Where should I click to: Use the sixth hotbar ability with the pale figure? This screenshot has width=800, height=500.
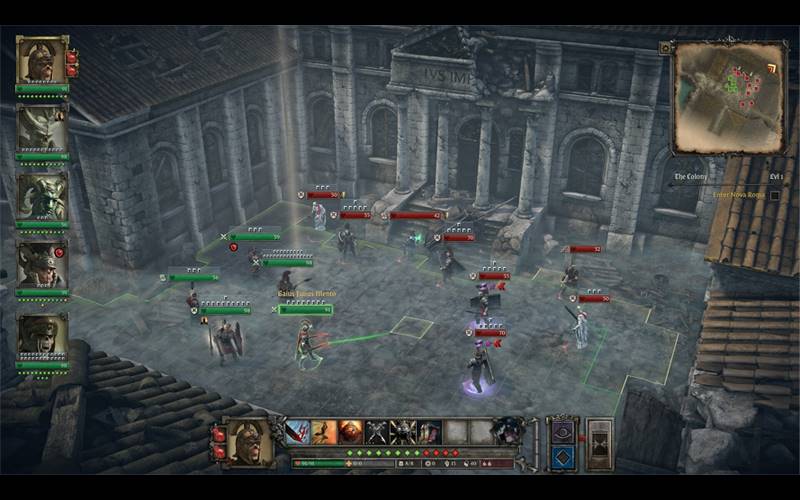(x=429, y=432)
